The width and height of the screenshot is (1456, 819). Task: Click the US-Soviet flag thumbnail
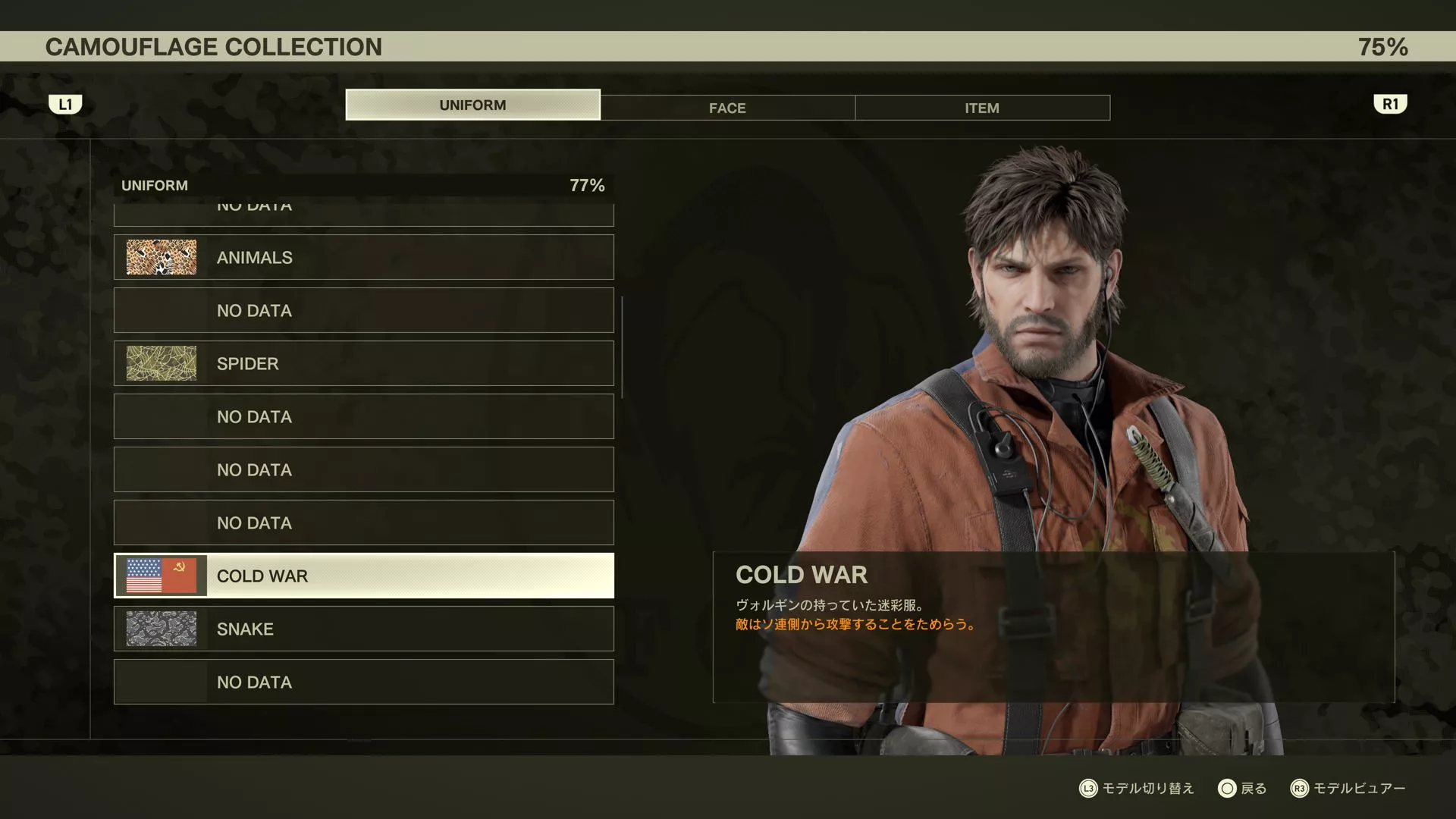click(x=161, y=576)
